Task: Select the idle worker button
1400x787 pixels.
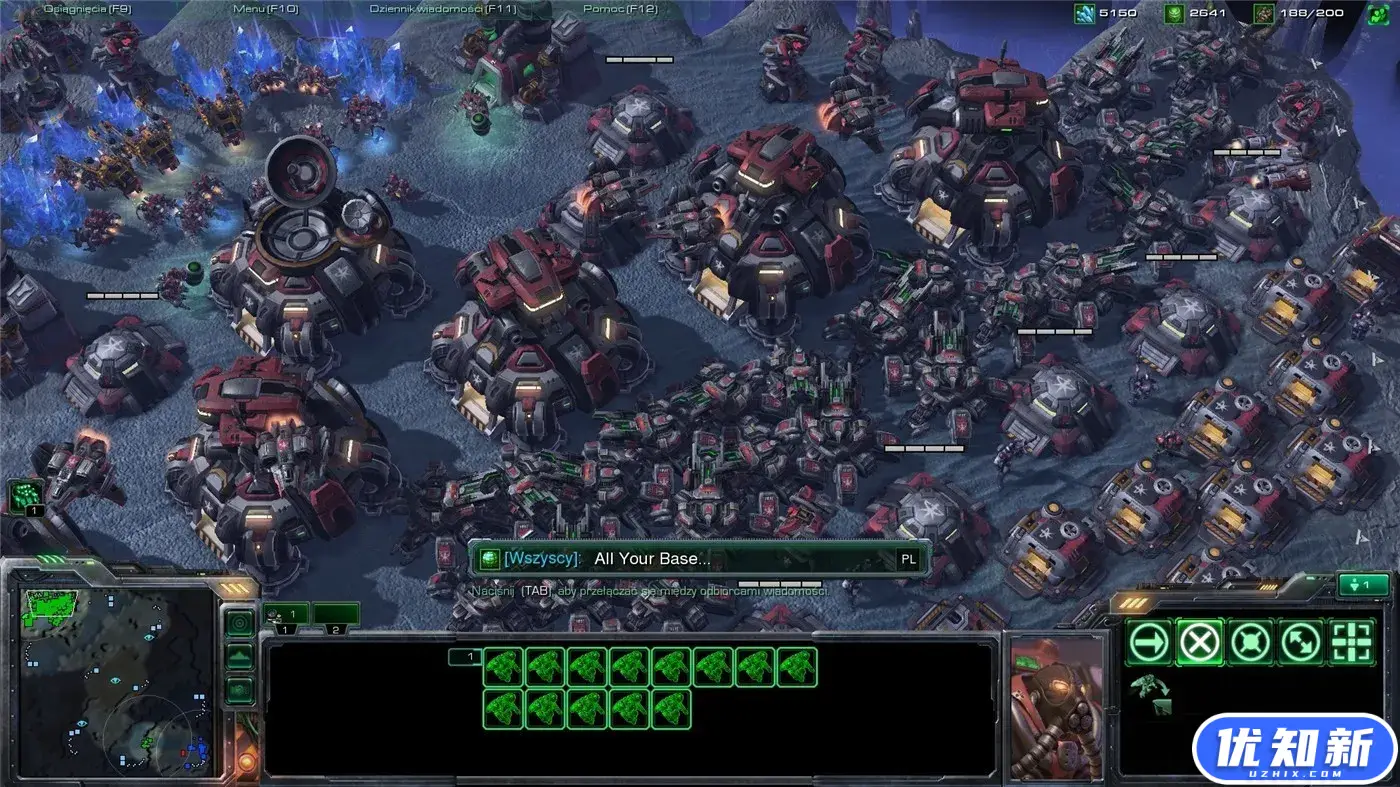Action: pos(26,497)
